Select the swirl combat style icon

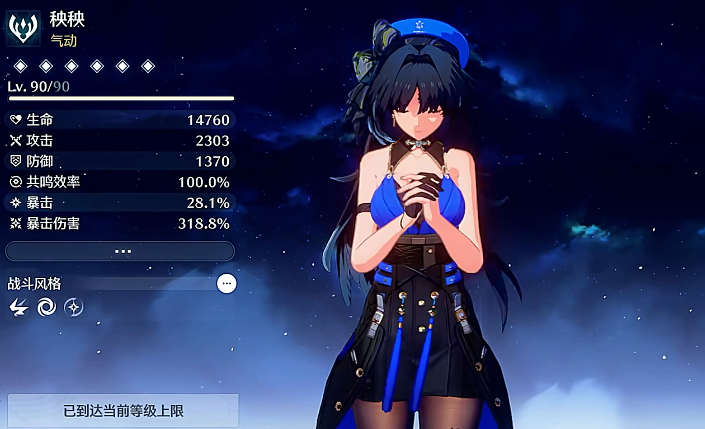point(46,308)
